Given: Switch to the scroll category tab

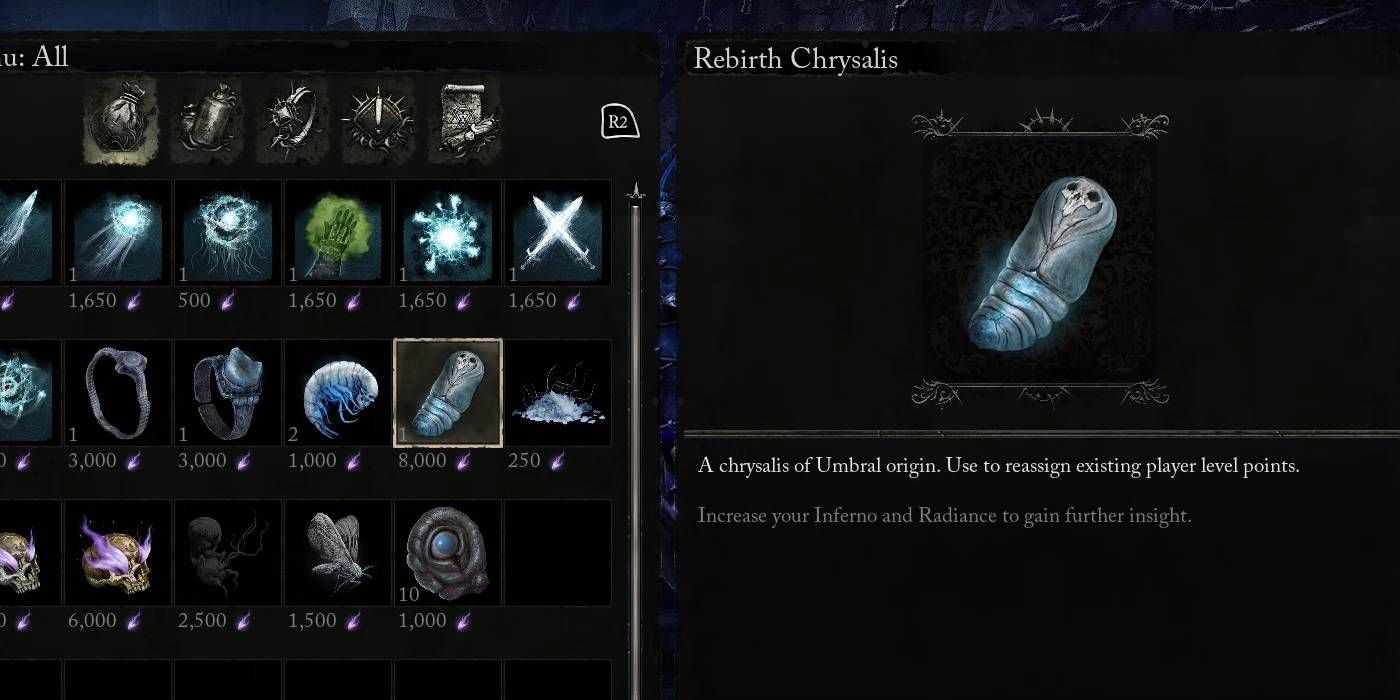Looking at the screenshot, I should pyautogui.click(x=464, y=122).
